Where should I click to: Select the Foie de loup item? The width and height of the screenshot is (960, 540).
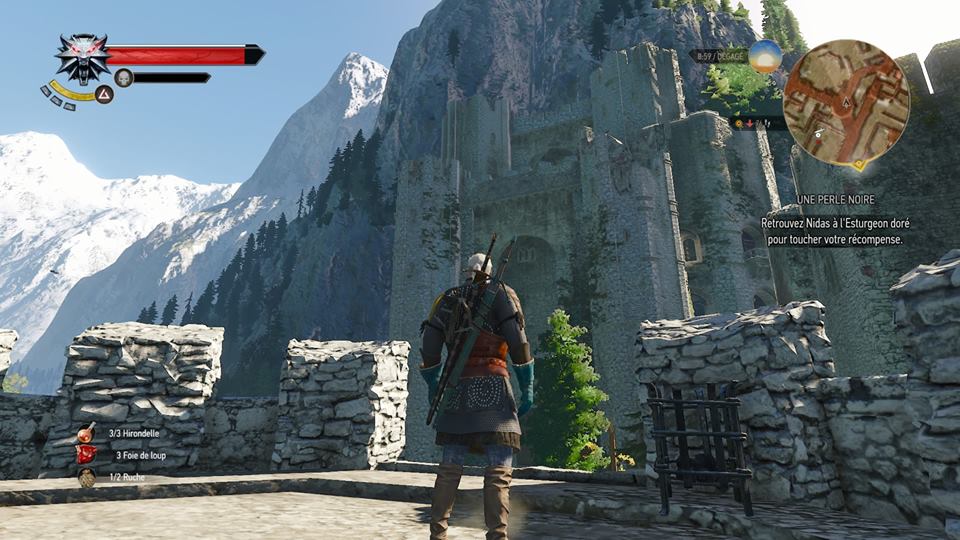(87, 455)
